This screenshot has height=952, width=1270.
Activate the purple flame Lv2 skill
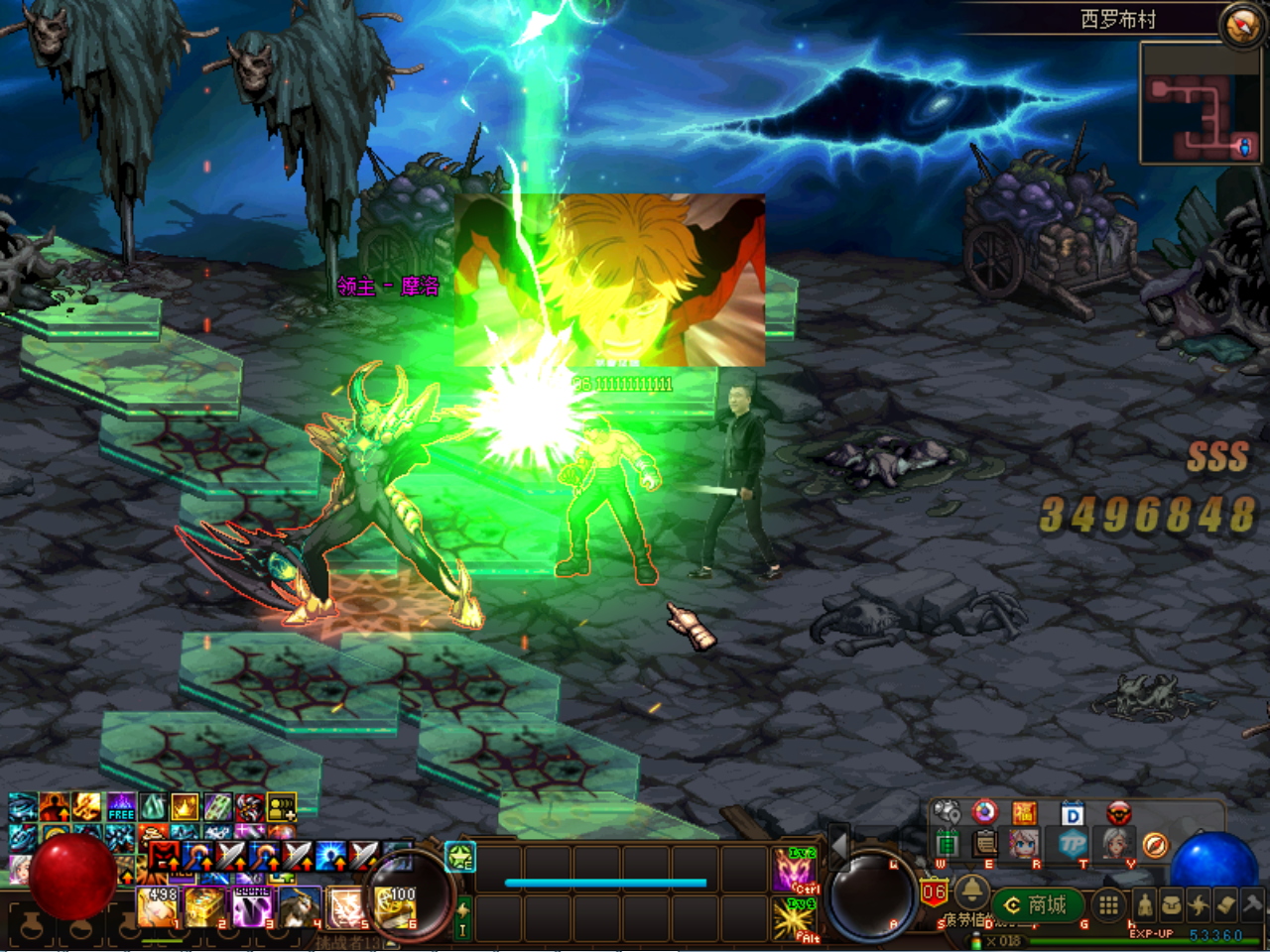(x=795, y=870)
